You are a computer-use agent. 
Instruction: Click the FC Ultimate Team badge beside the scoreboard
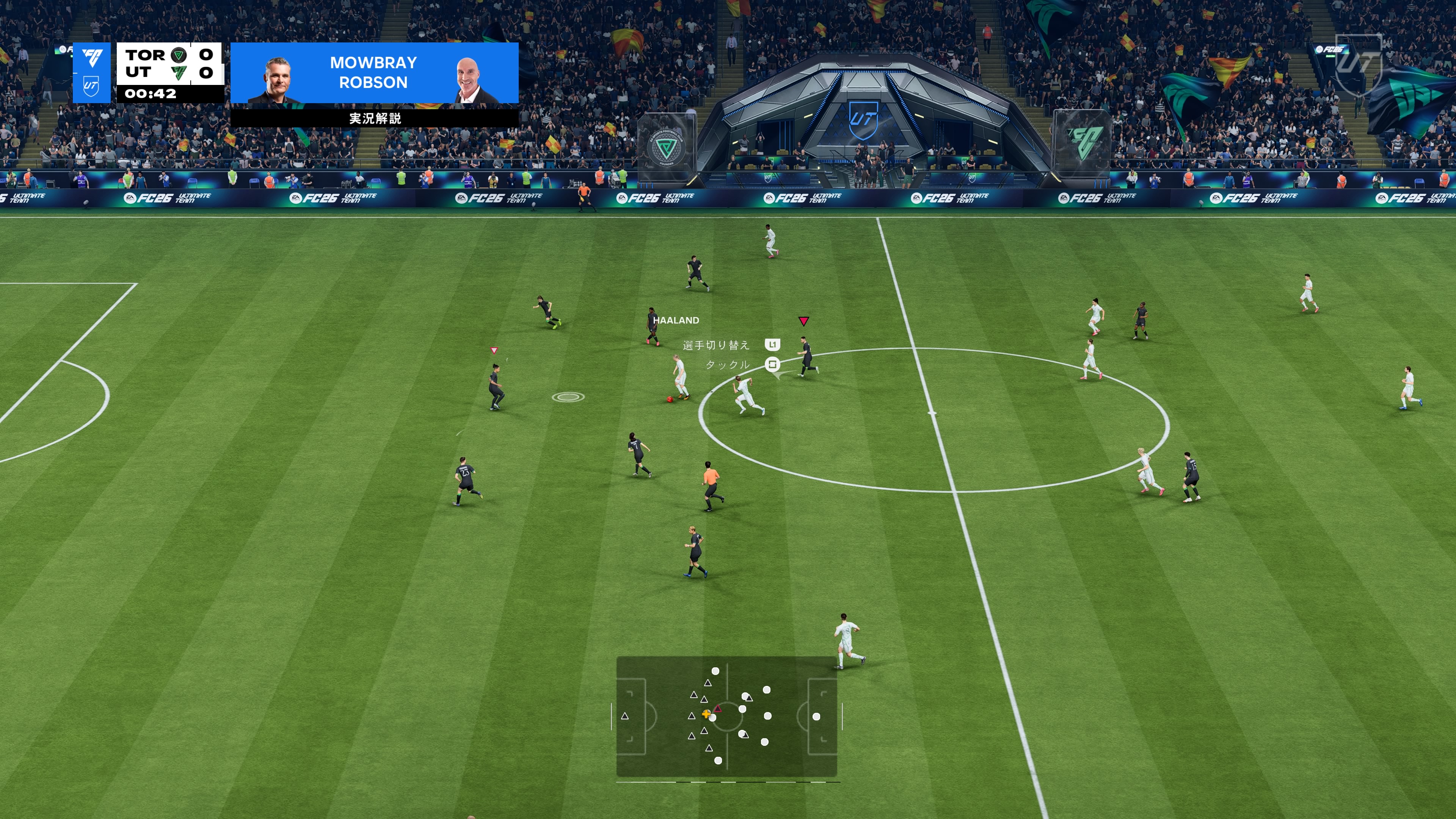click(x=91, y=73)
